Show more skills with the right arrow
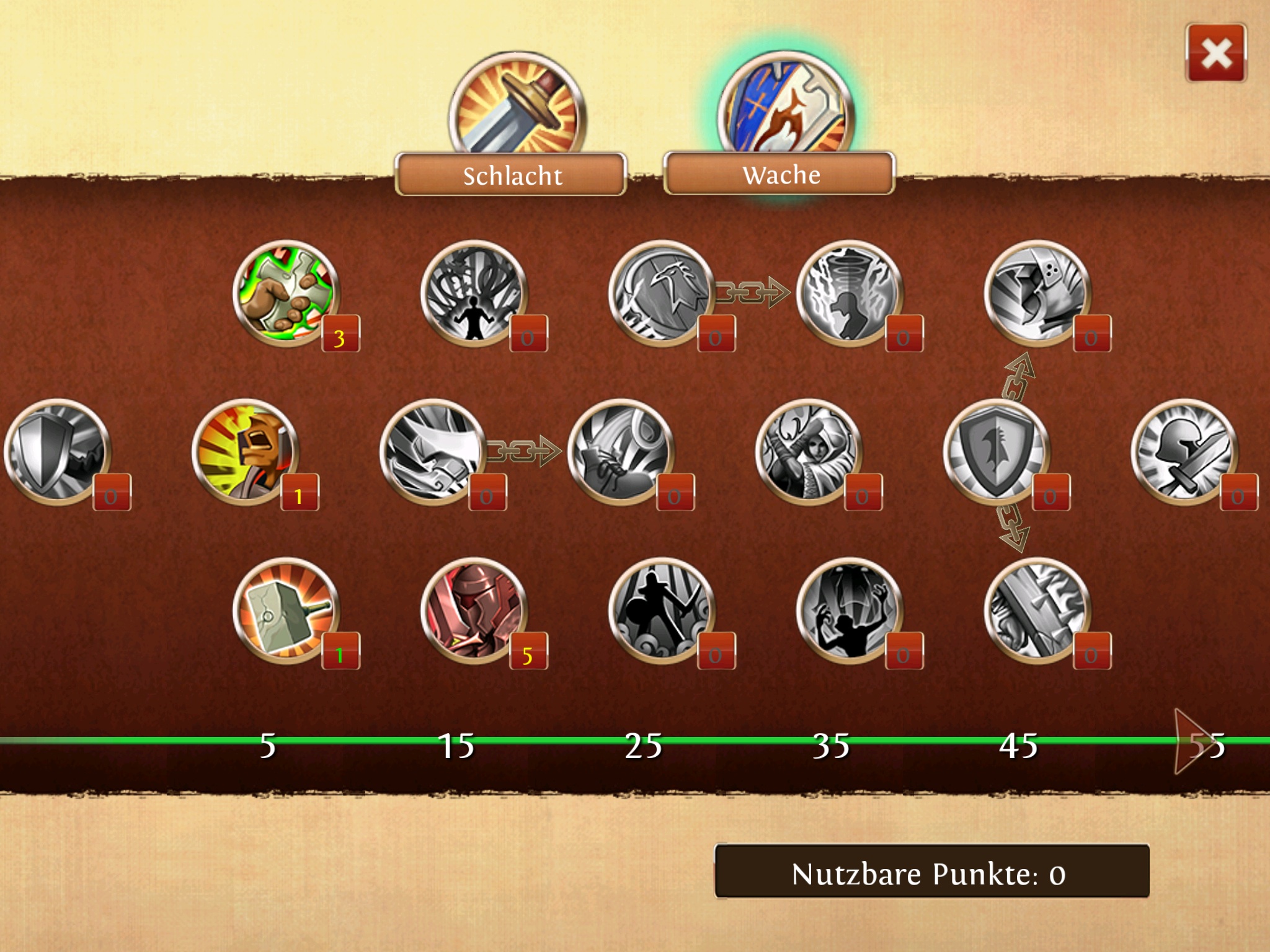Screen dimensions: 1270x952 1191,742
